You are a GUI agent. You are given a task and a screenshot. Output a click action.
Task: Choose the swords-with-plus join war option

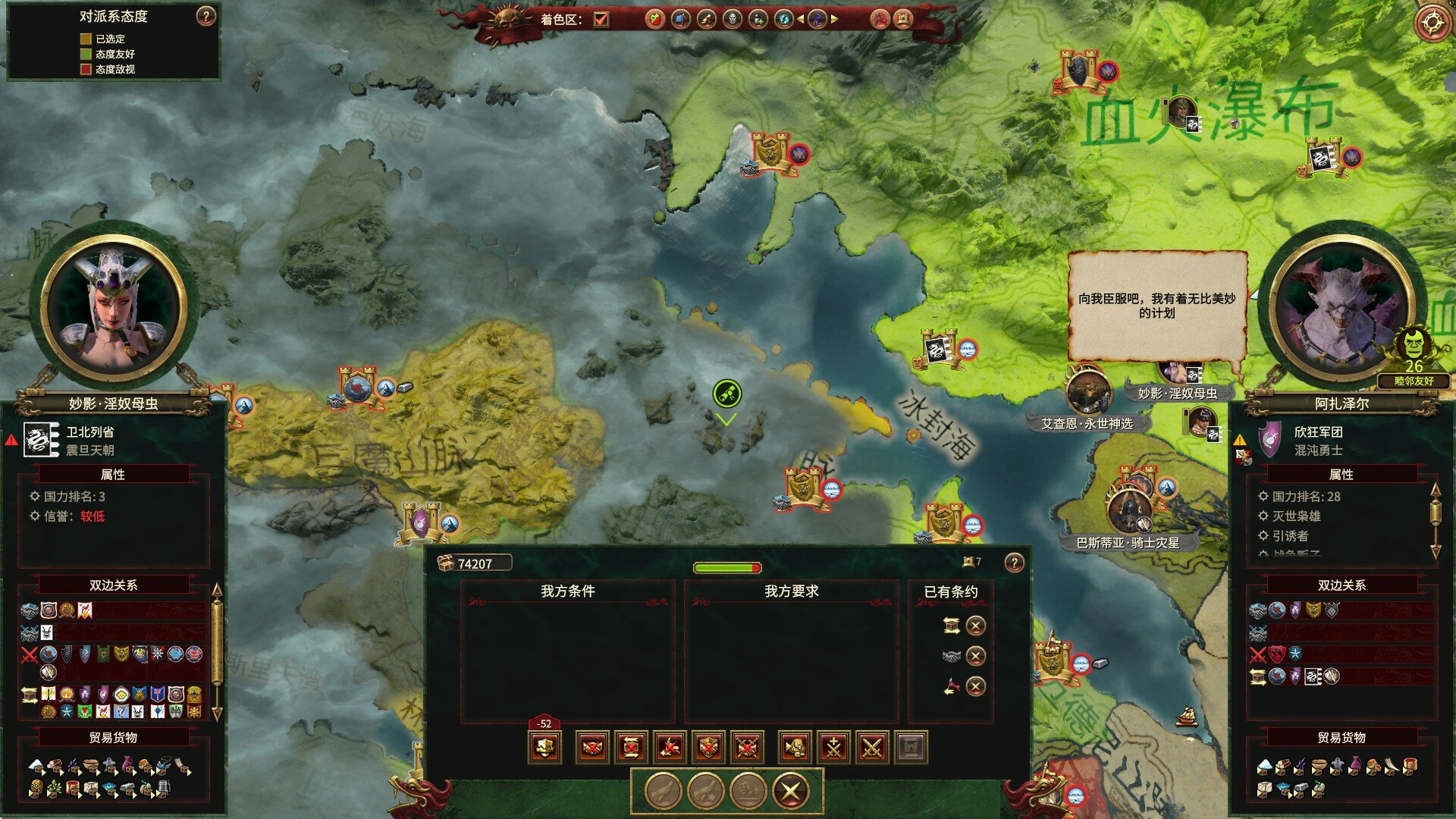tap(833, 748)
